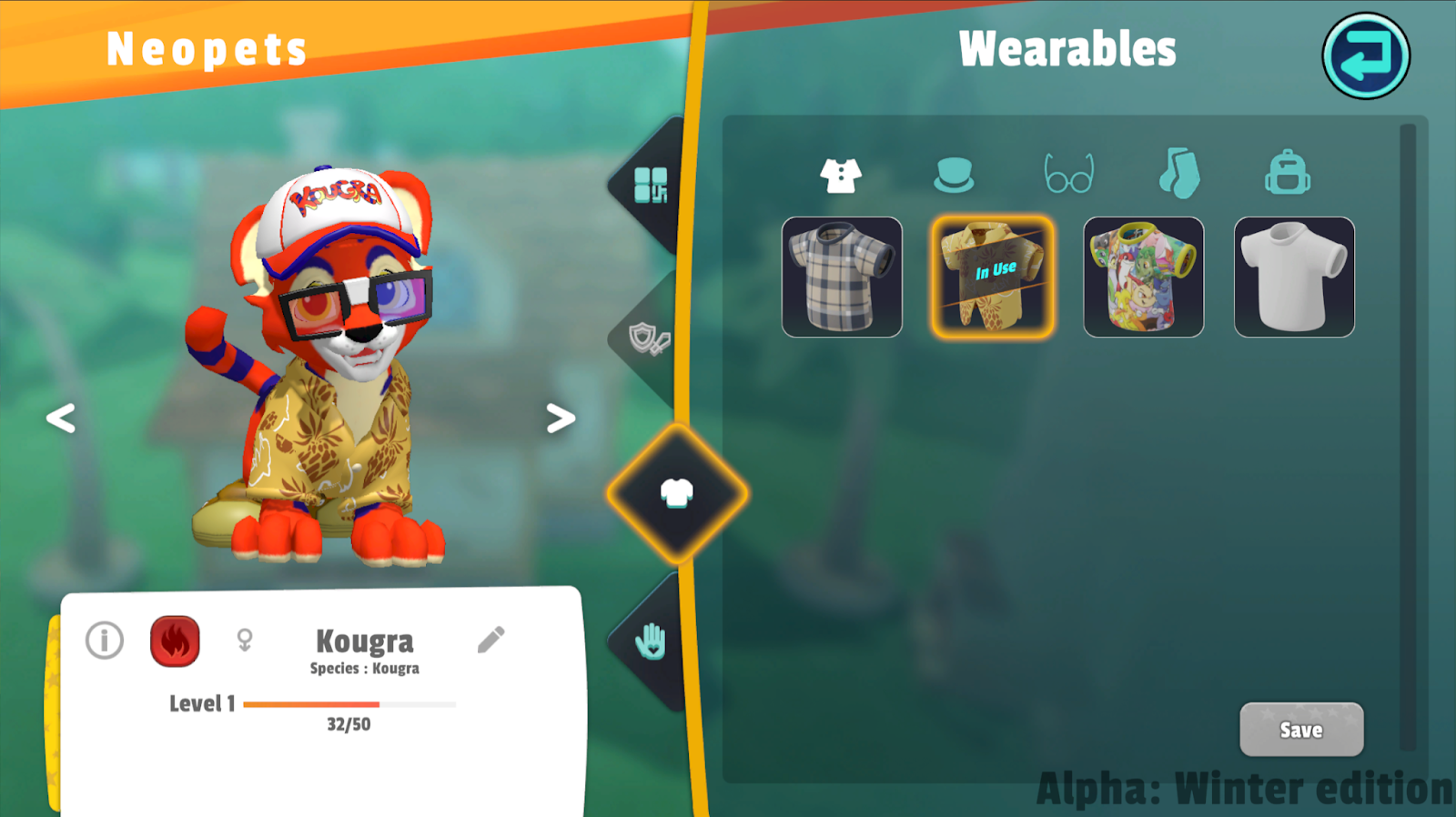Click the red fire element badge
Screen dimensions: 1456x817
pyautogui.click(x=175, y=641)
